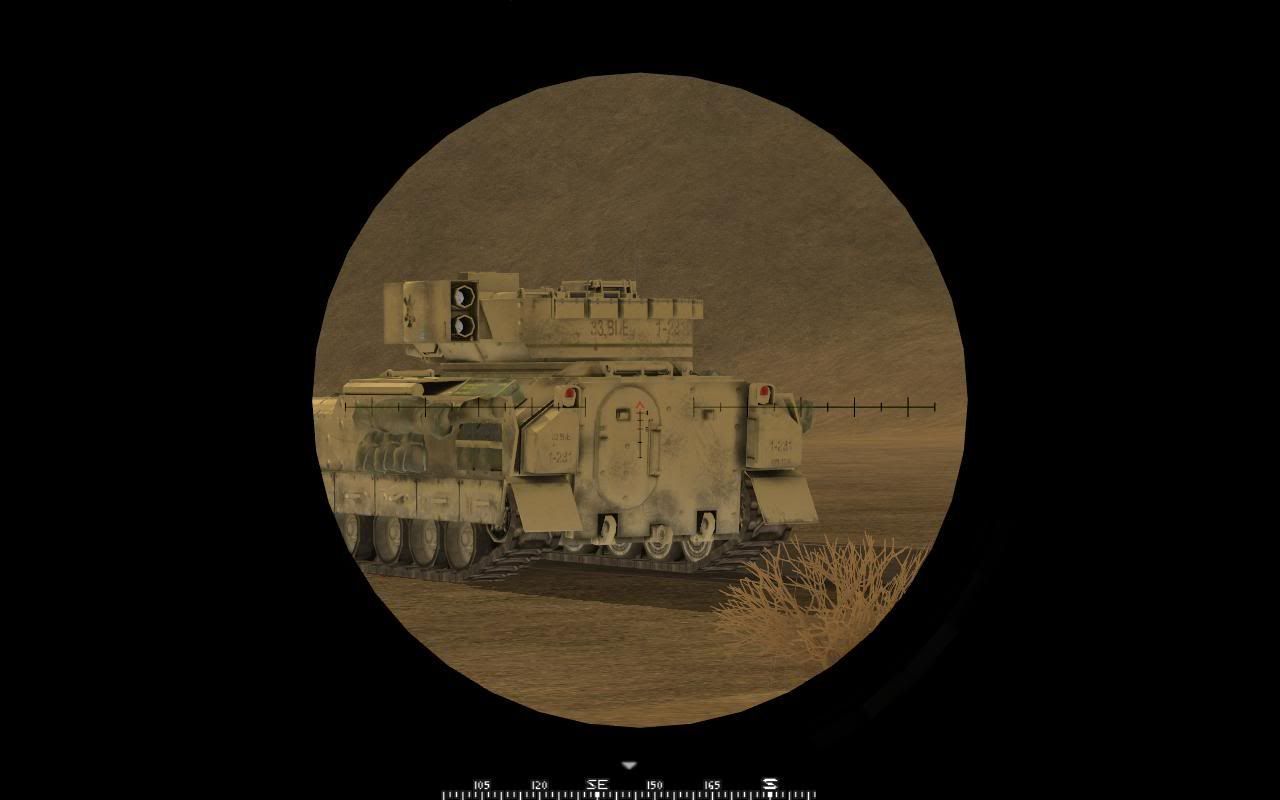Click the heading triangle marker above the compass tape
Image resolution: width=1280 pixels, height=800 pixels.
(x=629, y=763)
